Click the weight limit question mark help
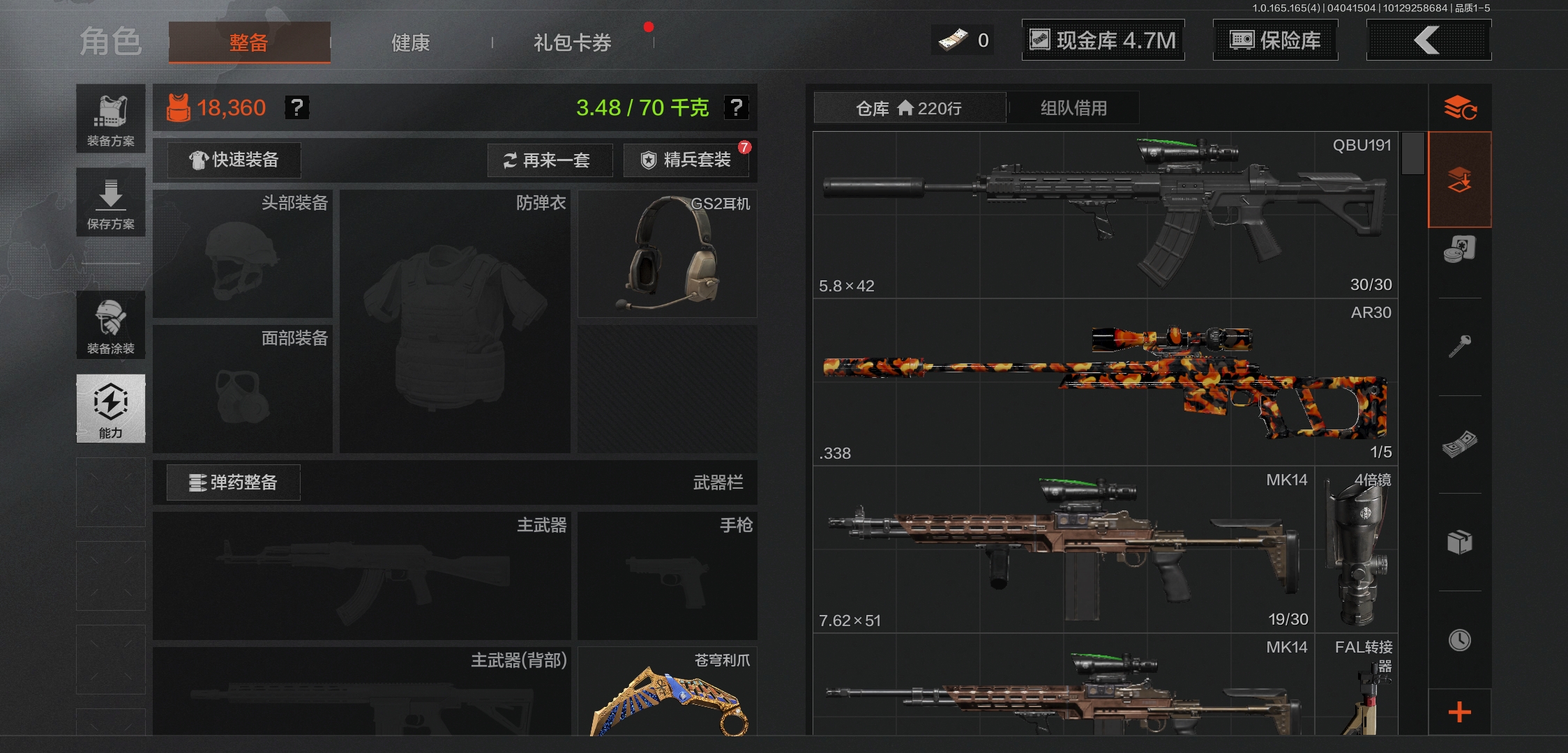1568x753 pixels. (x=735, y=107)
